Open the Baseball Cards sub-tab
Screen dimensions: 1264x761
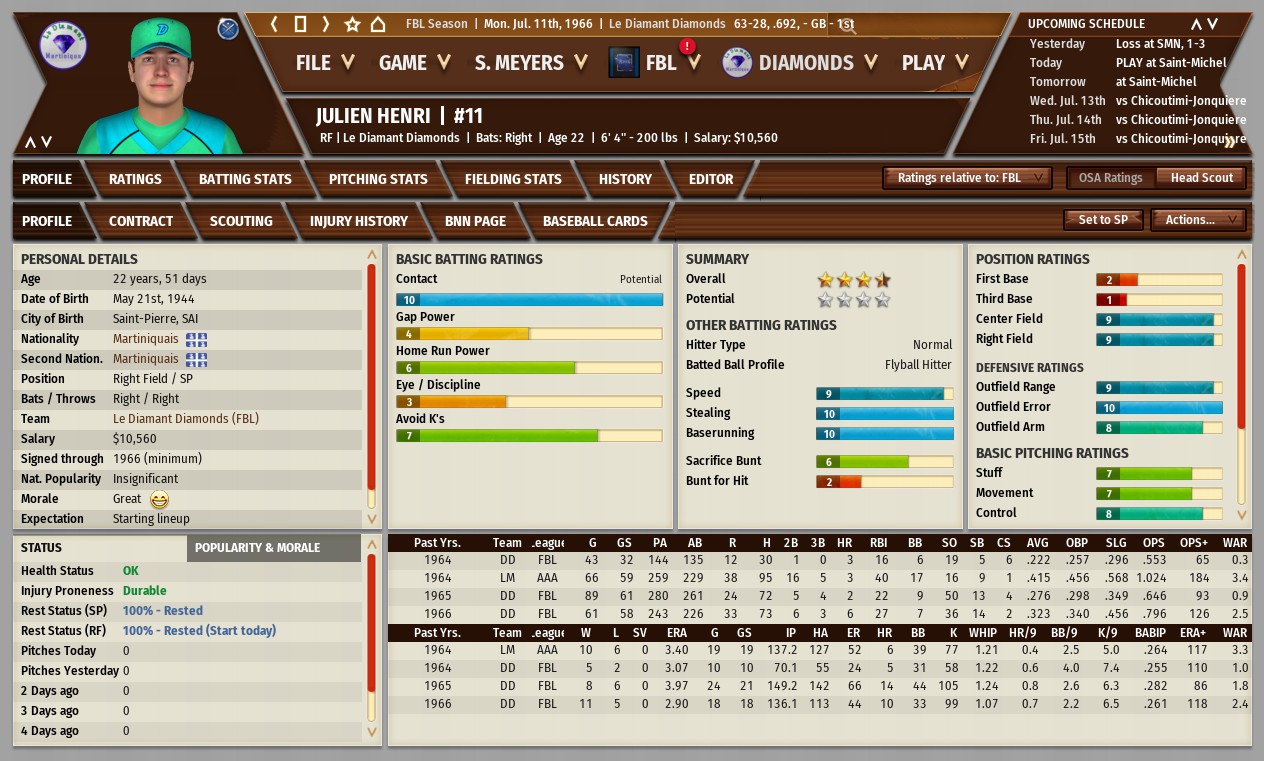(x=595, y=221)
